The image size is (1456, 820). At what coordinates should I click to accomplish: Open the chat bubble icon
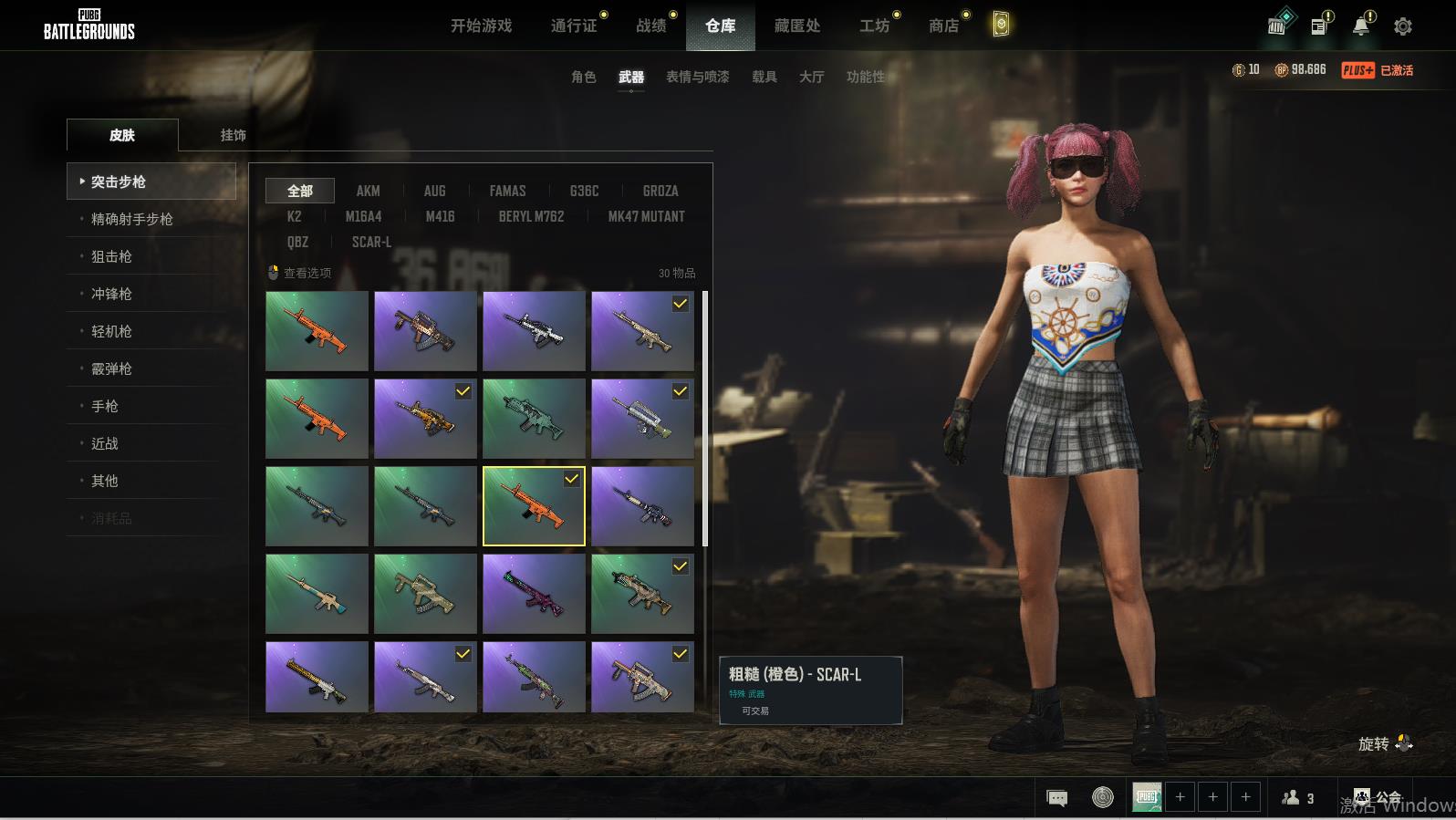[1056, 798]
